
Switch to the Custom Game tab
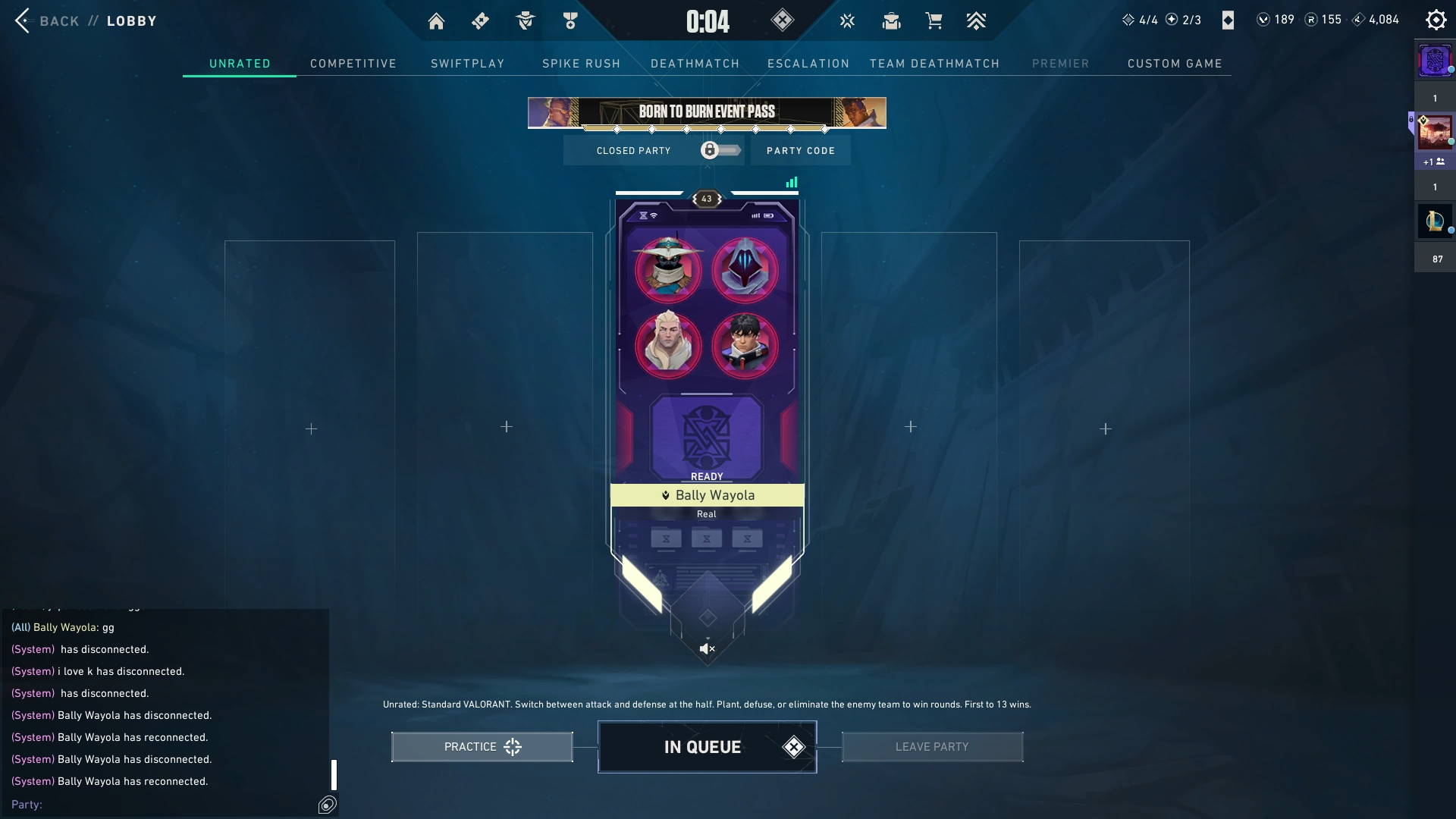(x=1175, y=64)
